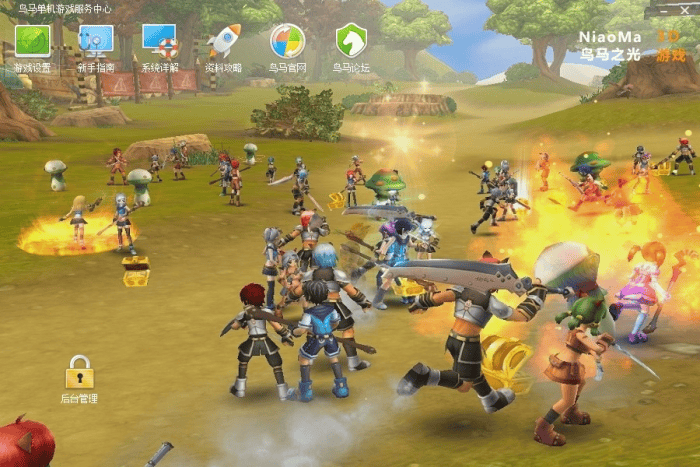Open the 鸟马论坛 forum shield icon
700x467 pixels.
(x=351, y=42)
